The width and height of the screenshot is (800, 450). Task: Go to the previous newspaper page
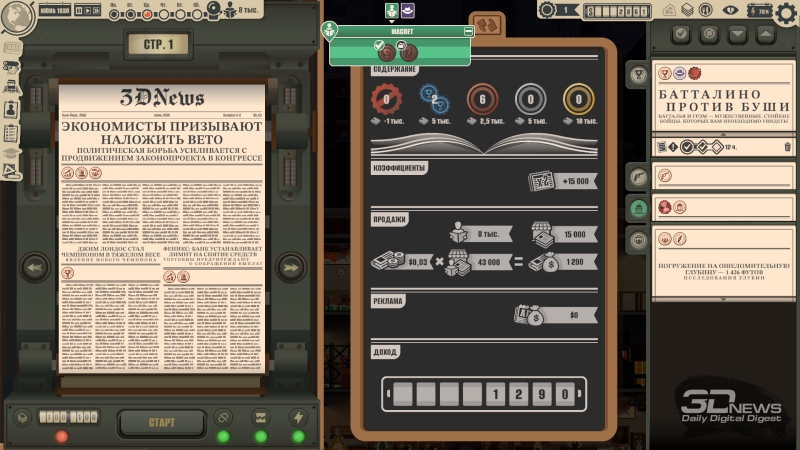35,268
